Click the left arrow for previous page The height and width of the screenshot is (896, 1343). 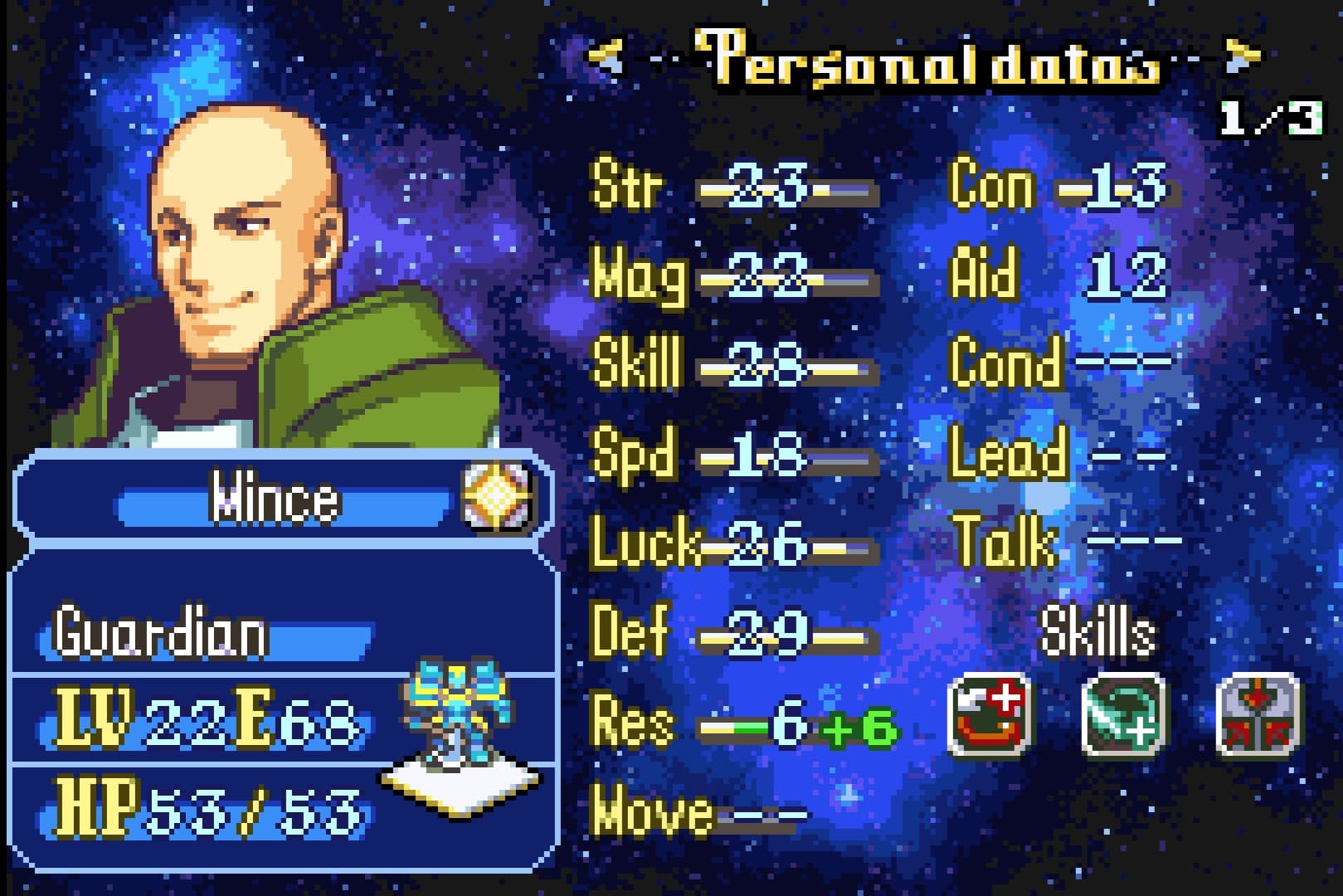pos(605,56)
